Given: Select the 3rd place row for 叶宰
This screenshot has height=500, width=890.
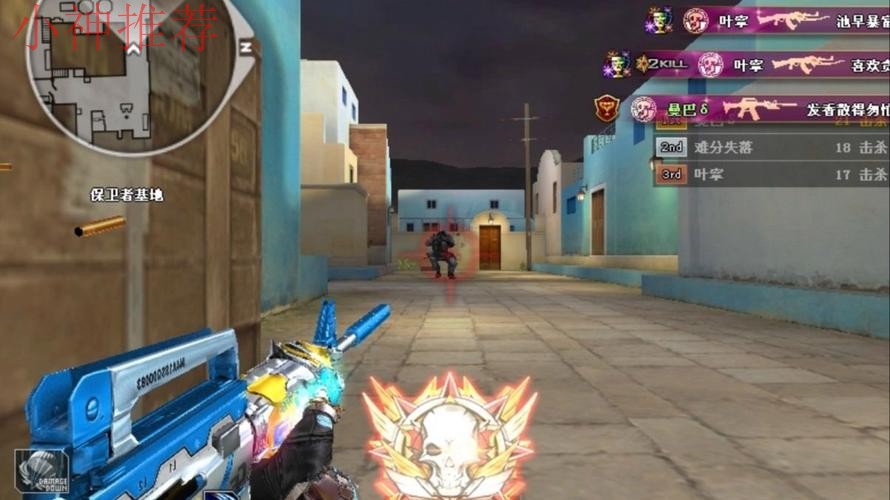Looking at the screenshot, I should pos(770,174).
